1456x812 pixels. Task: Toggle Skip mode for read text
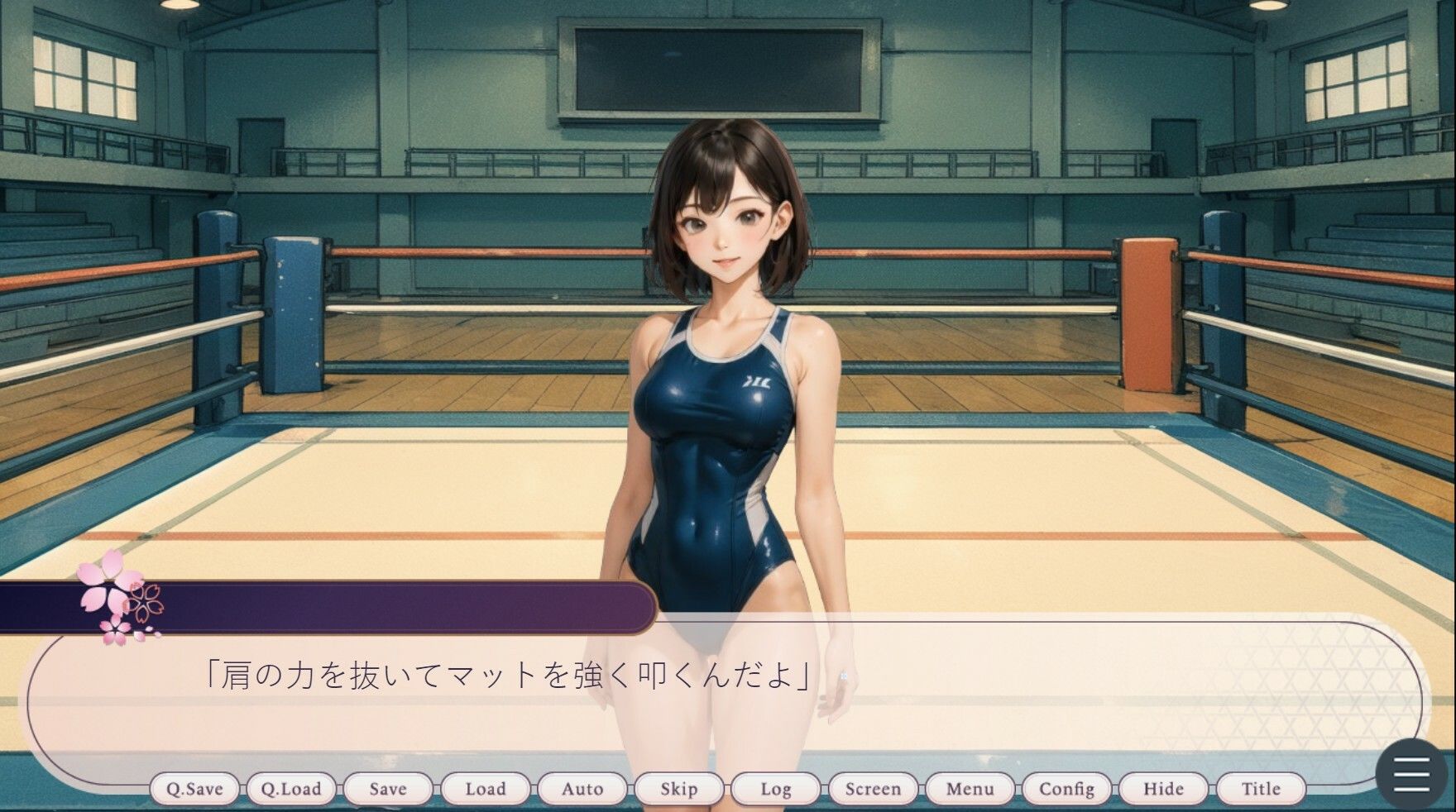[678, 789]
